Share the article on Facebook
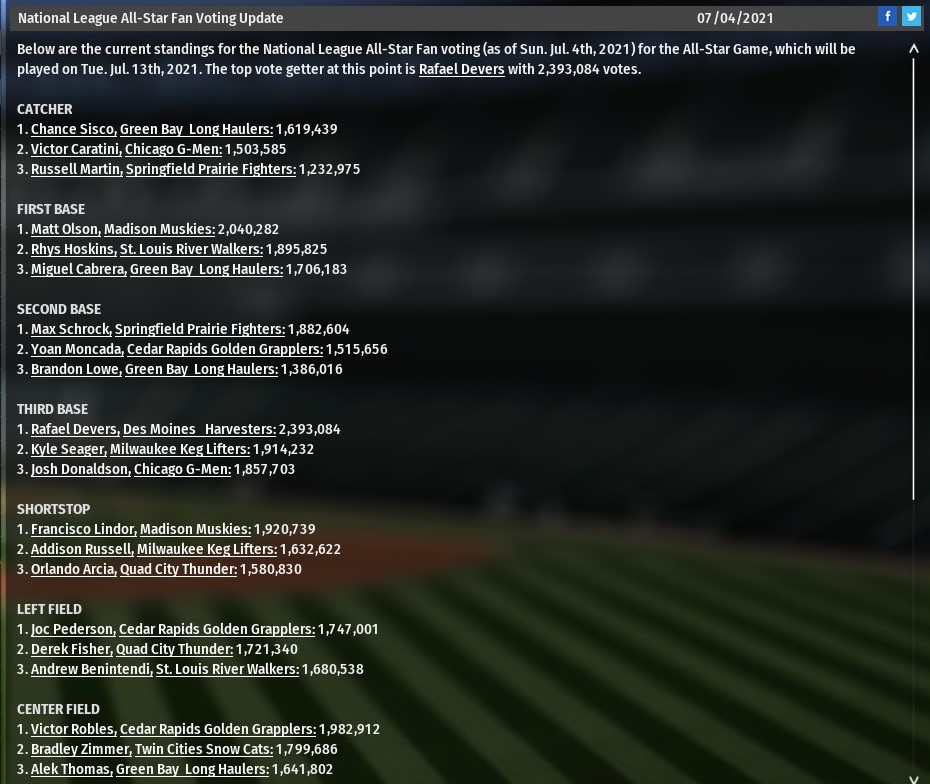The width and height of the screenshot is (930, 784). point(887,16)
